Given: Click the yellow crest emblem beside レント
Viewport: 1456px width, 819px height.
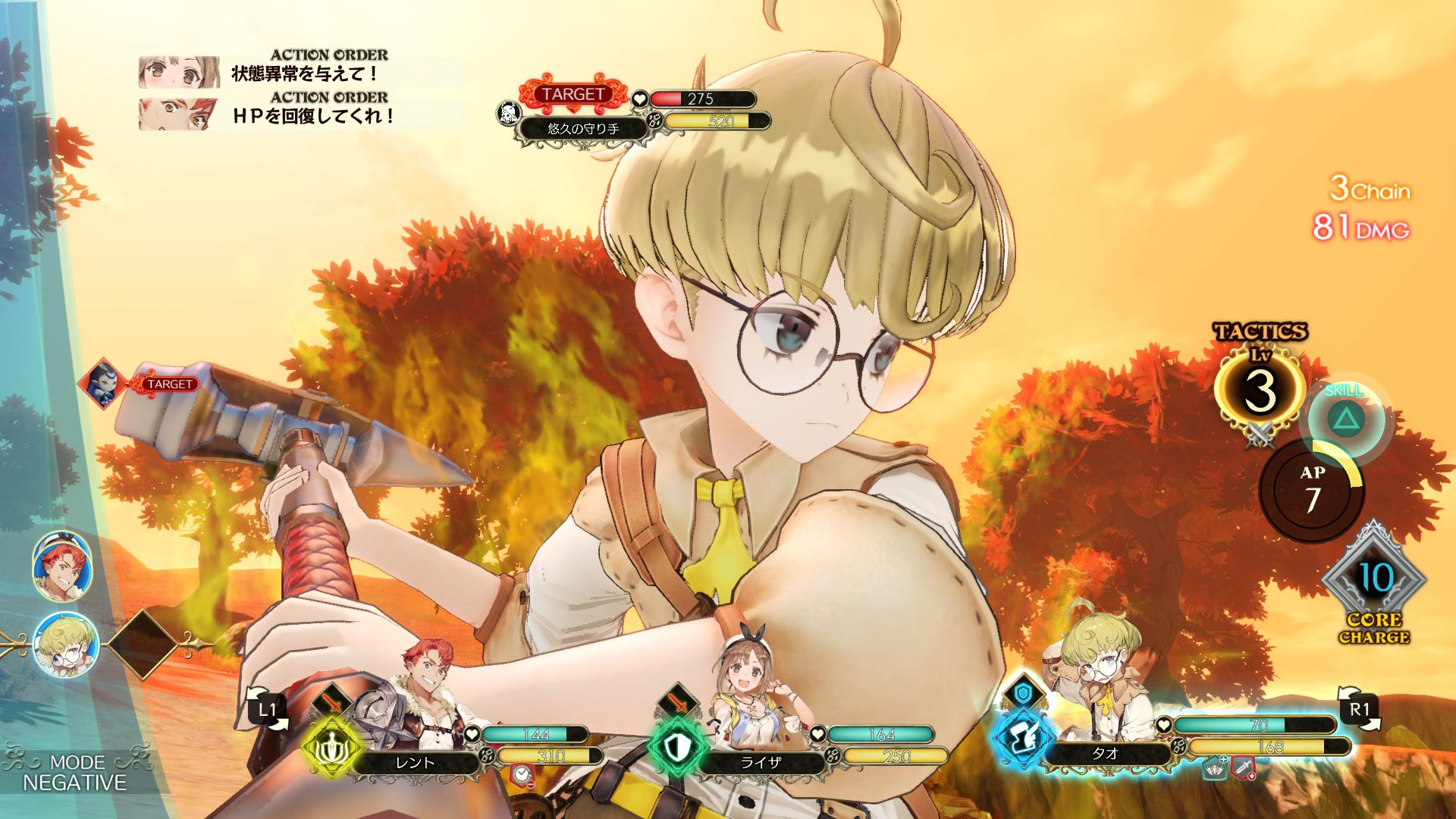Looking at the screenshot, I should click(x=331, y=749).
